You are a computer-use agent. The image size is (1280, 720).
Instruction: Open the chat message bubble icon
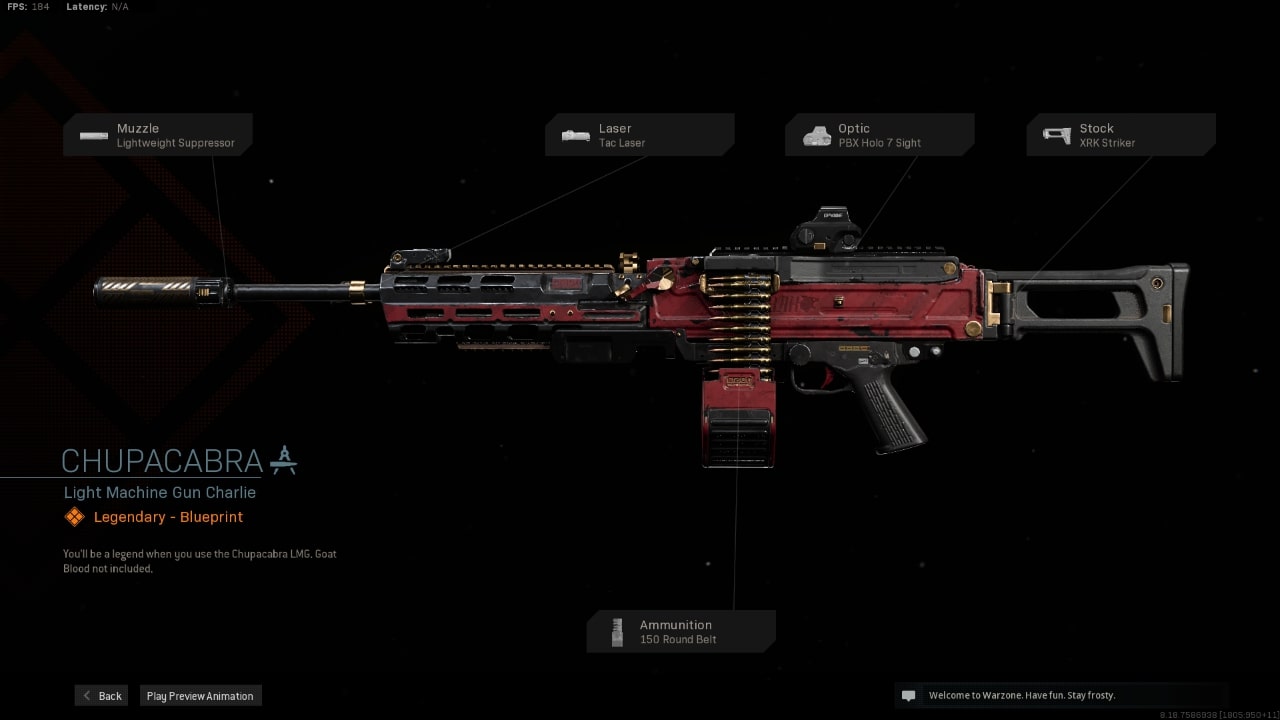[x=908, y=694]
